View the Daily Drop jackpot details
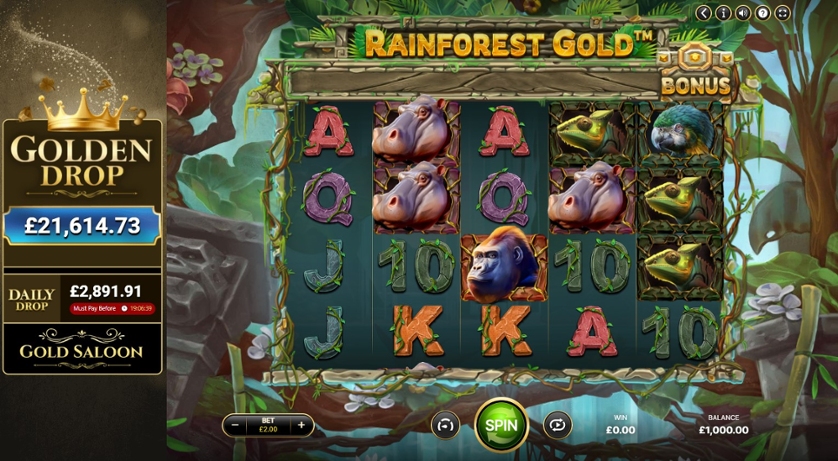The width and height of the screenshot is (838, 461). [82, 298]
